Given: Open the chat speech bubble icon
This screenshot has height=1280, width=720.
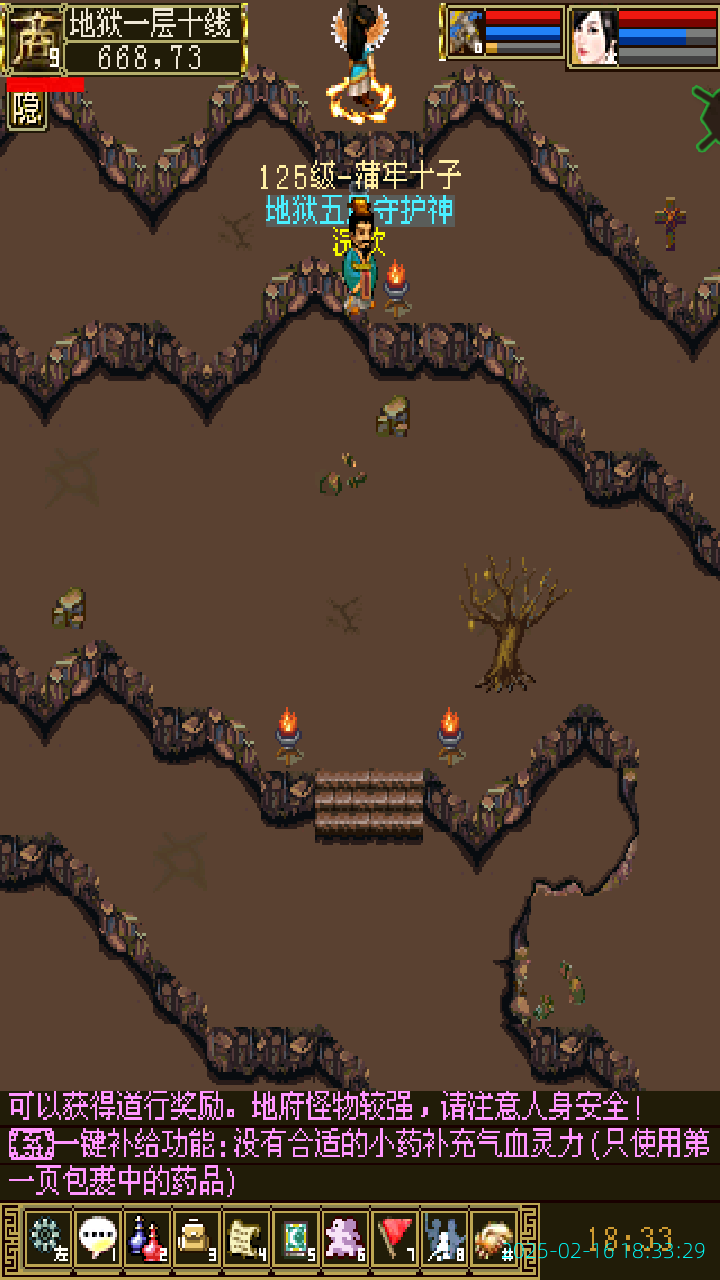Looking at the screenshot, I should click(x=98, y=1238).
